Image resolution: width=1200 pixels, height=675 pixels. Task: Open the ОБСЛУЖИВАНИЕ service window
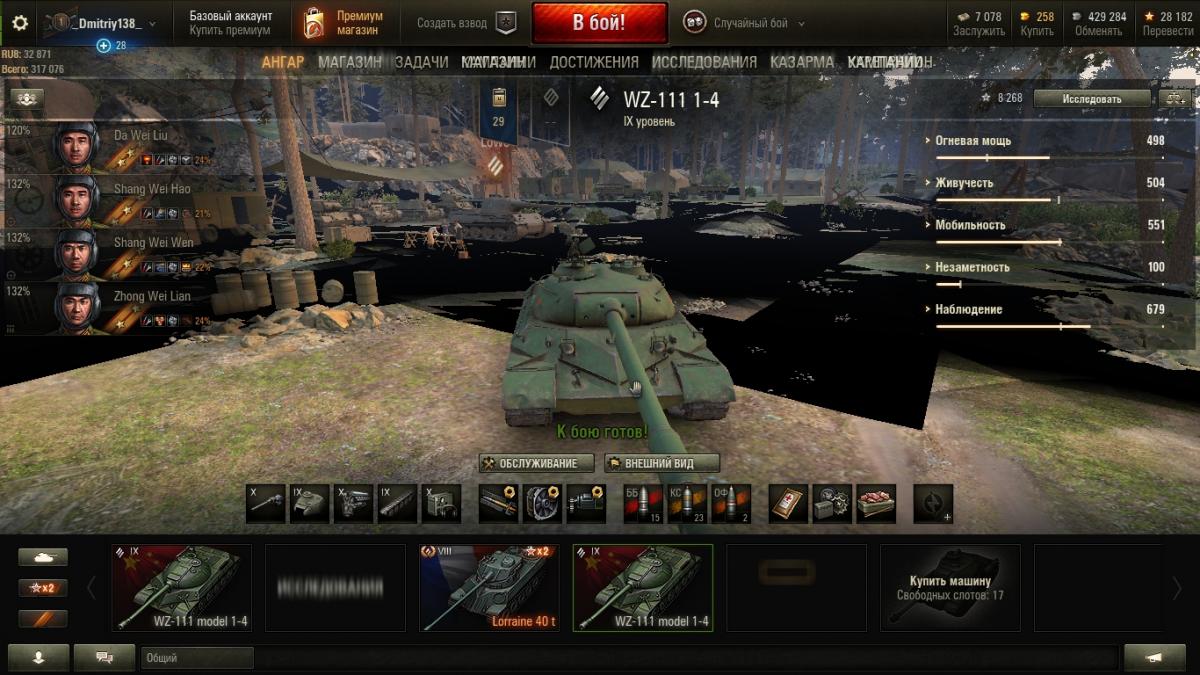[536, 463]
